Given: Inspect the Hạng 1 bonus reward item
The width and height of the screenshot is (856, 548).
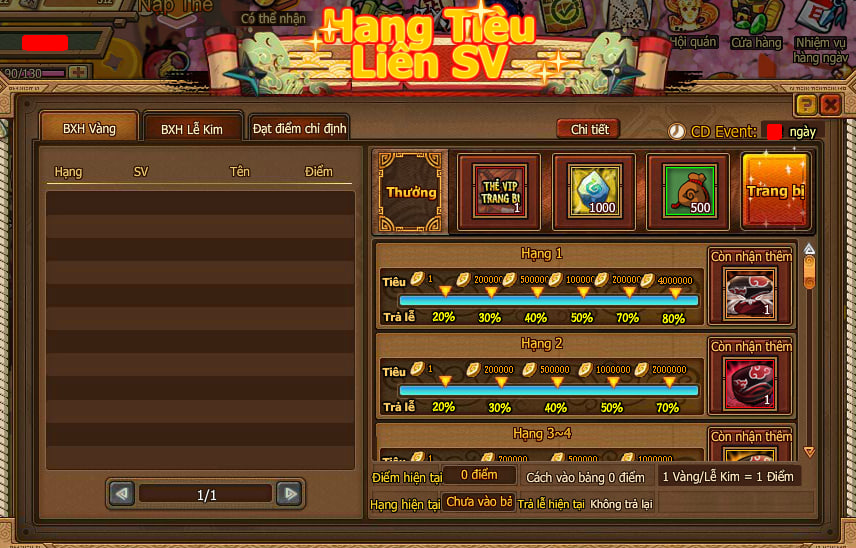Looking at the screenshot, I should [751, 296].
